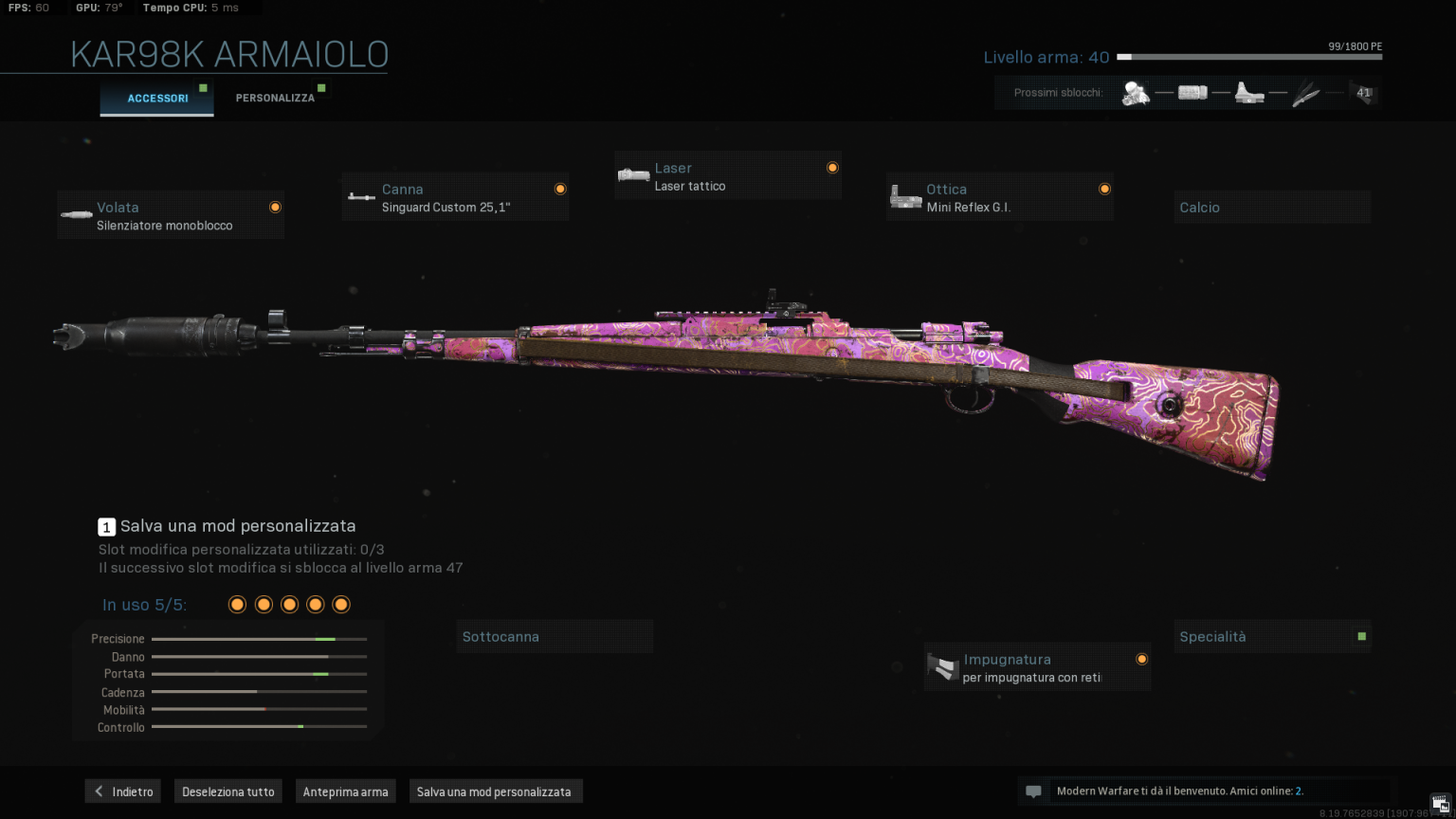Viewport: 1456px width, 819px height.
Task: Open the chat message icon at bottom right
Action: point(1033,791)
